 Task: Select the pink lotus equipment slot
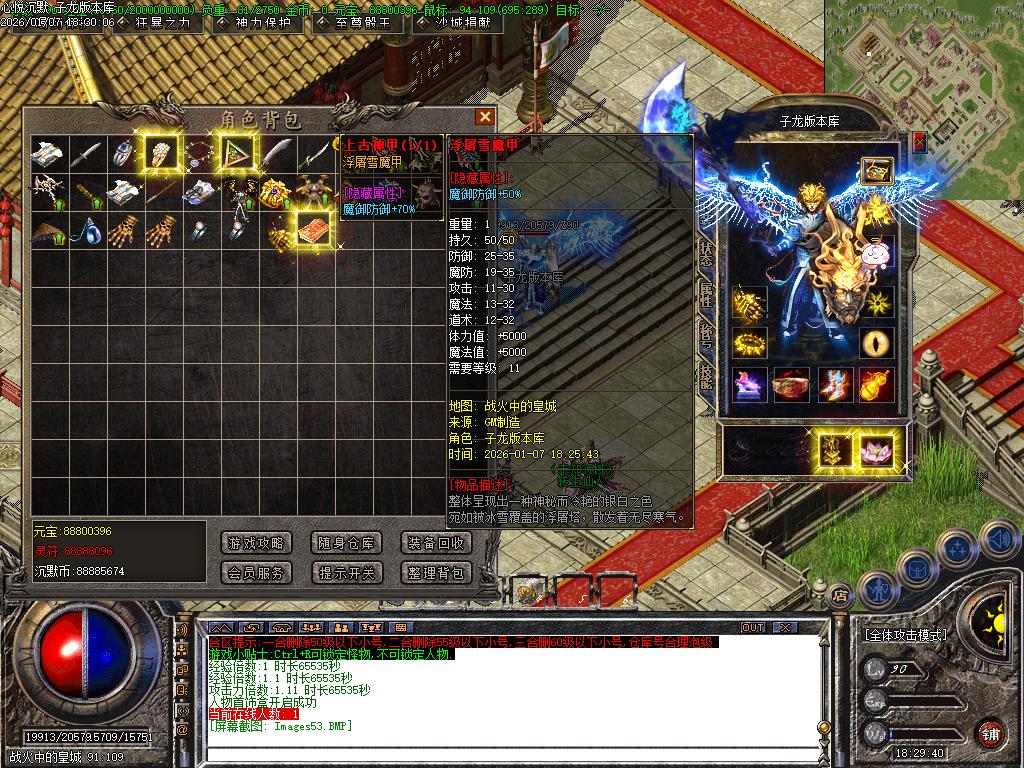(878, 450)
